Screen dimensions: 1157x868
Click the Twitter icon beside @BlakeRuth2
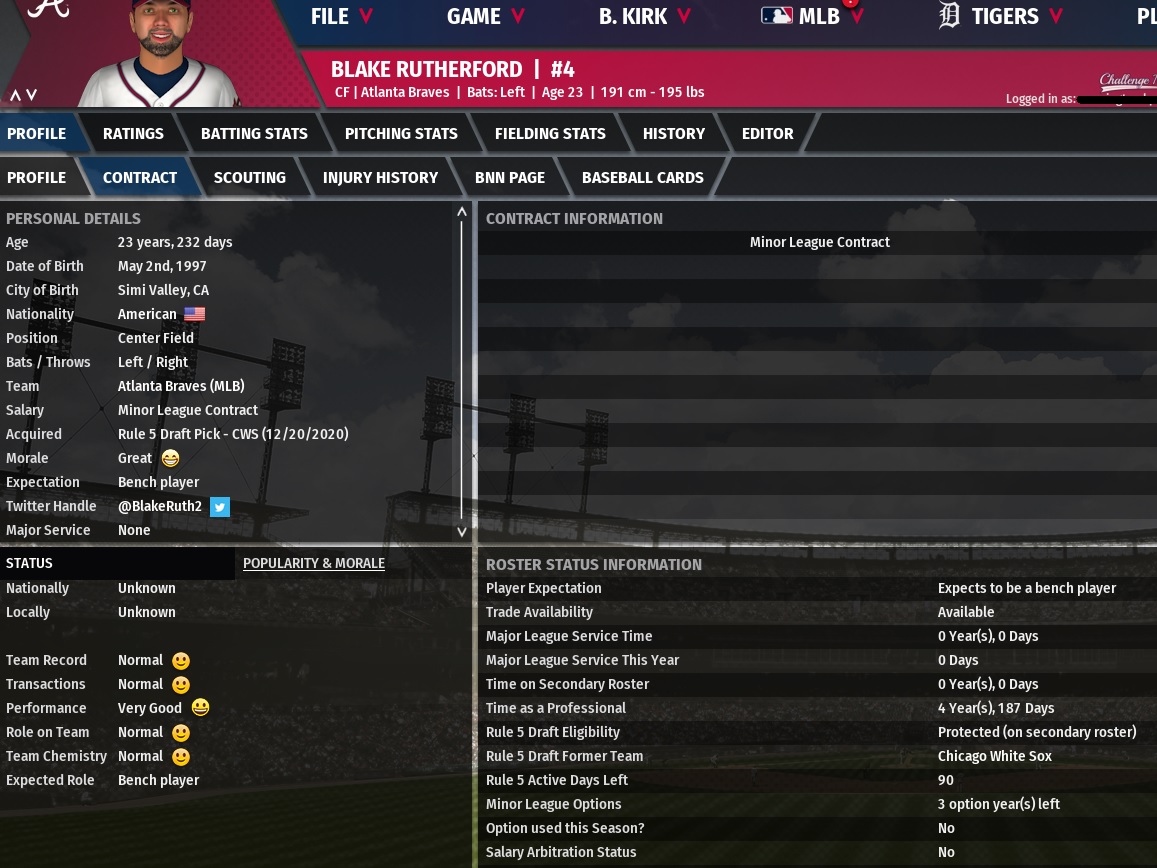point(220,507)
